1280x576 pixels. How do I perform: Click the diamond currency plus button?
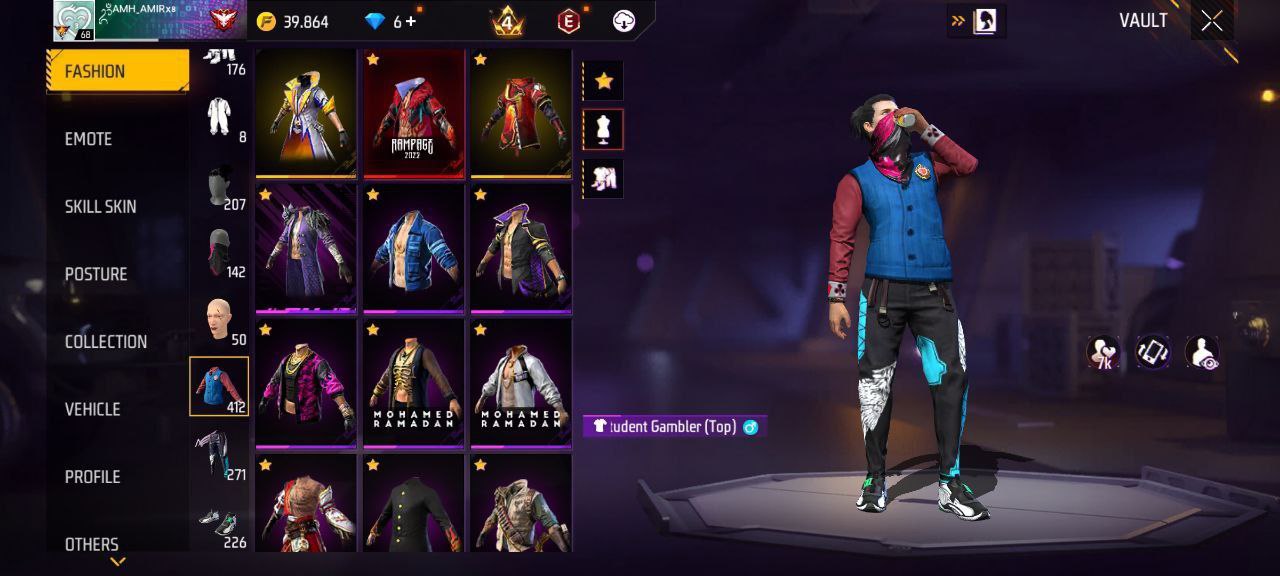pyautogui.click(x=411, y=21)
